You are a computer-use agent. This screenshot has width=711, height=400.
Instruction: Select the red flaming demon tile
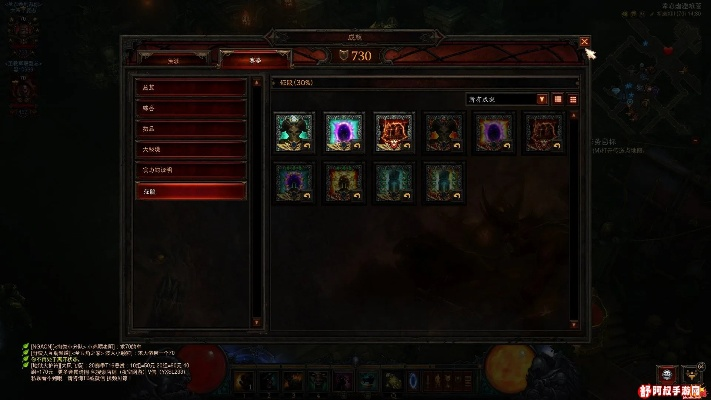[x=393, y=132]
